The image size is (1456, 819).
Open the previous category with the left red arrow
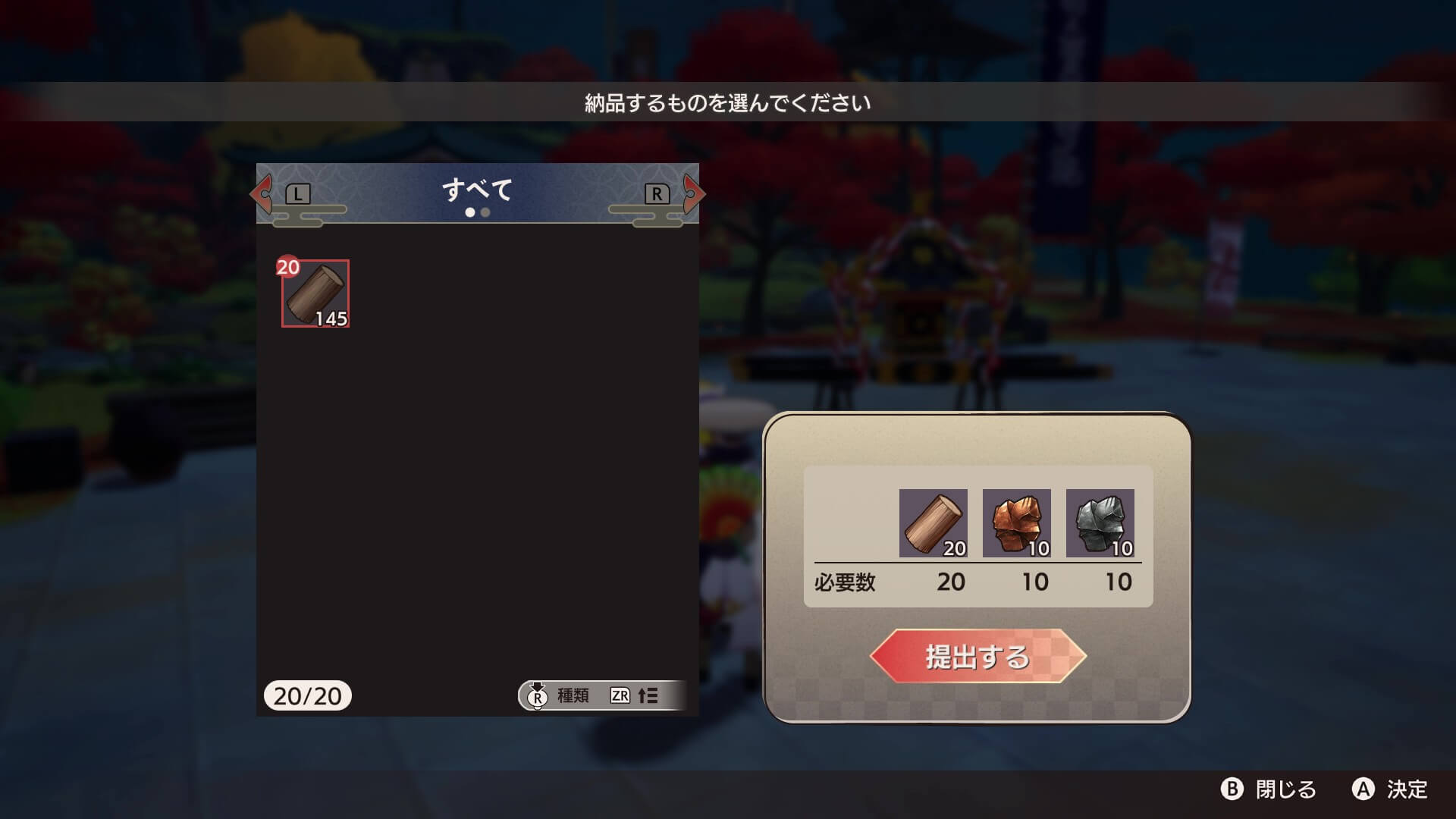coord(262,194)
